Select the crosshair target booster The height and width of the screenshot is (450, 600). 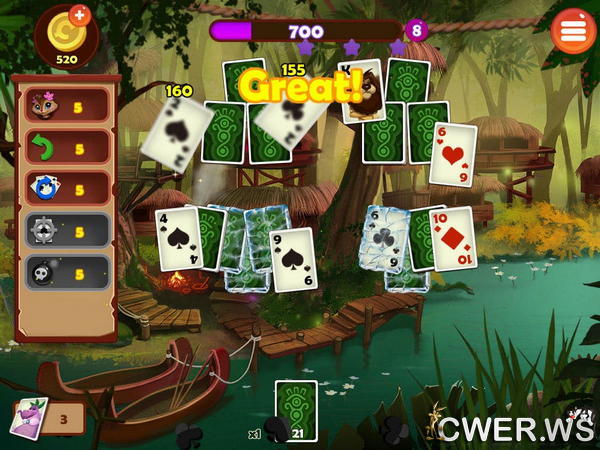coord(66,231)
